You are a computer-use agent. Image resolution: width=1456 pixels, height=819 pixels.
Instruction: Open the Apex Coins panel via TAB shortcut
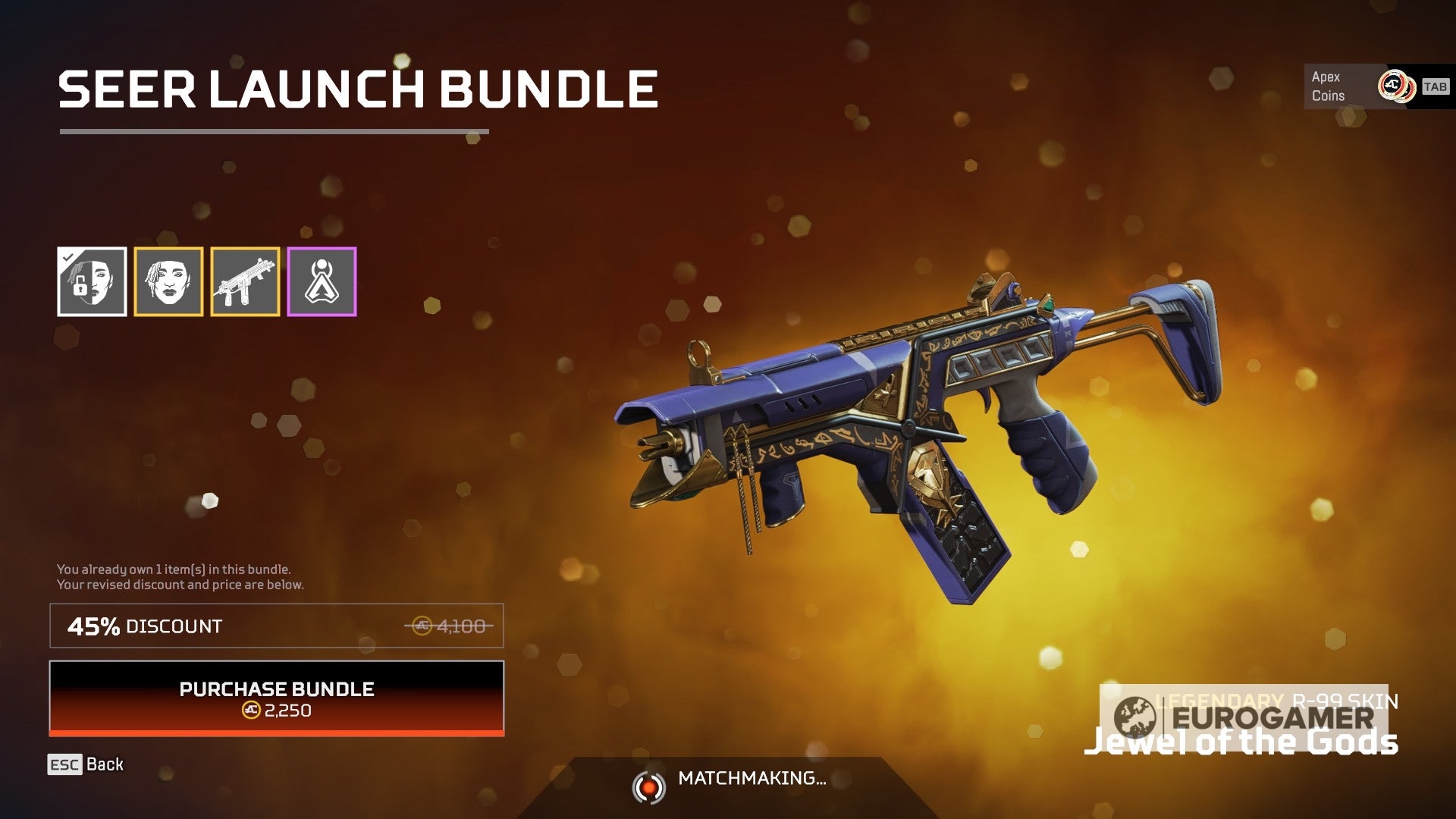[1432, 86]
